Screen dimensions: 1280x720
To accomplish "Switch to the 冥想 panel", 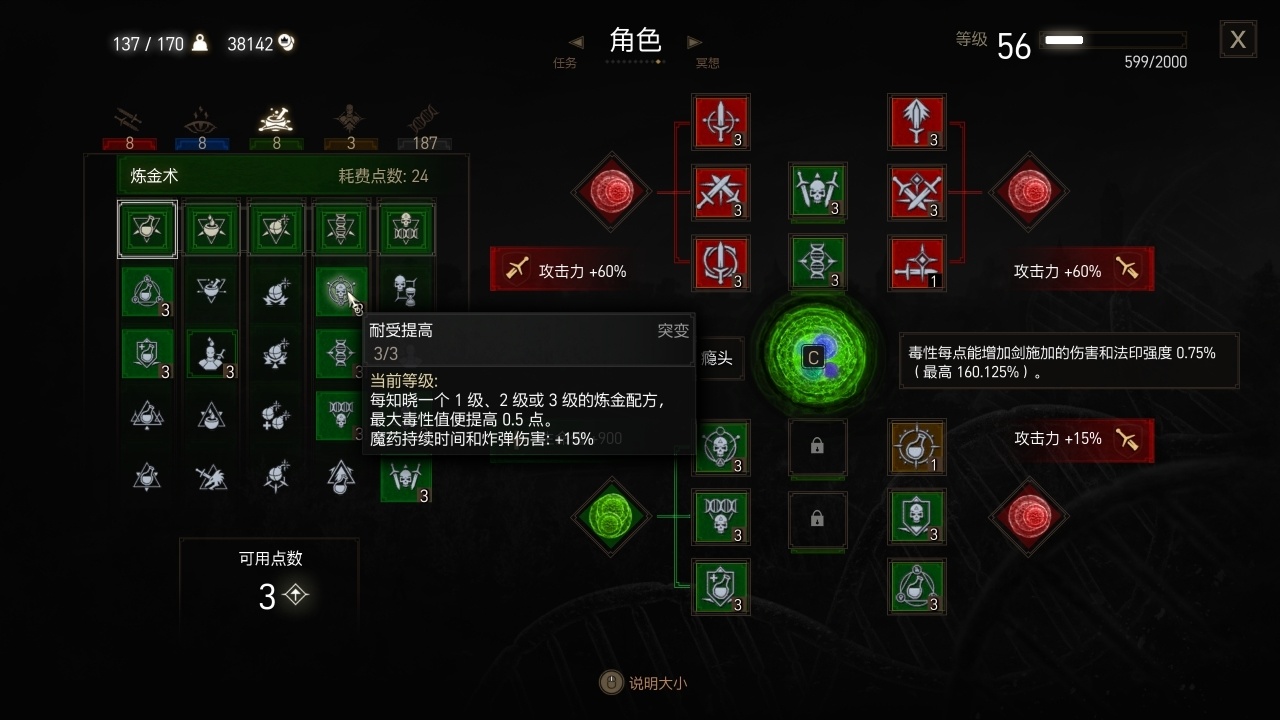I will coord(708,61).
